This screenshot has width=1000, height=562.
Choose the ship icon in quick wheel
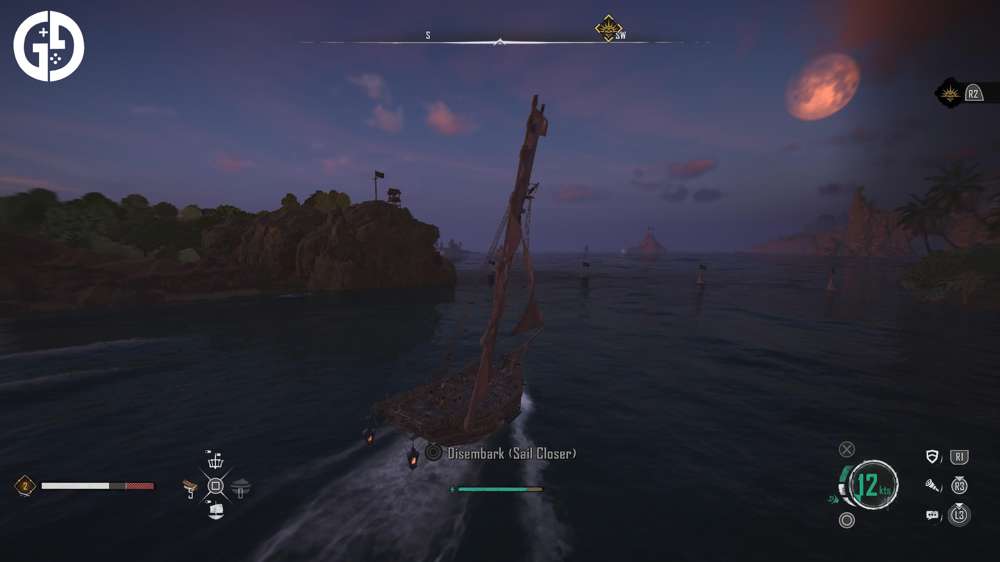pos(215,511)
